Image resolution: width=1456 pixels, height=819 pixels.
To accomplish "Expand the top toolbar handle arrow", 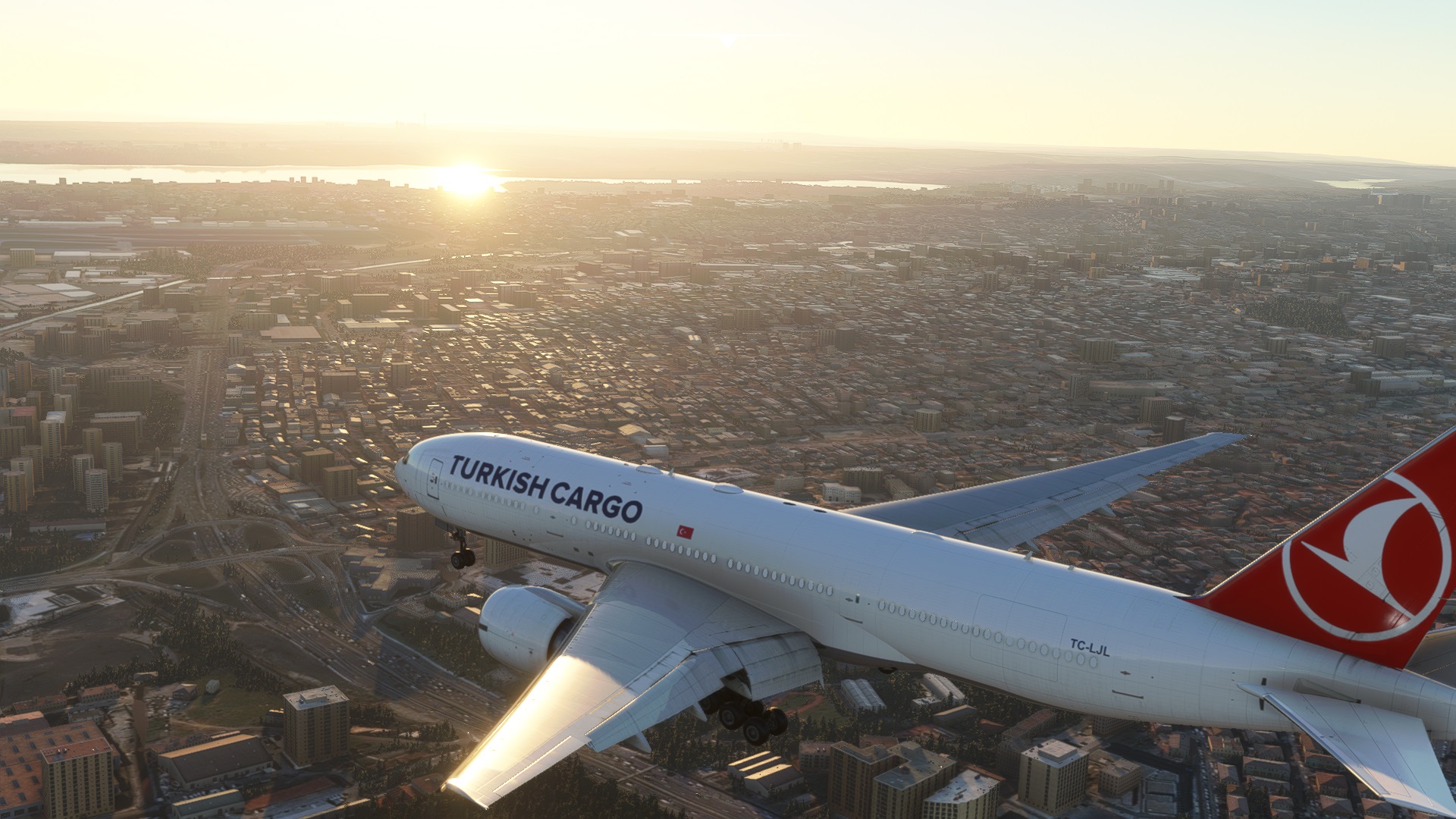I will pyautogui.click(x=728, y=41).
